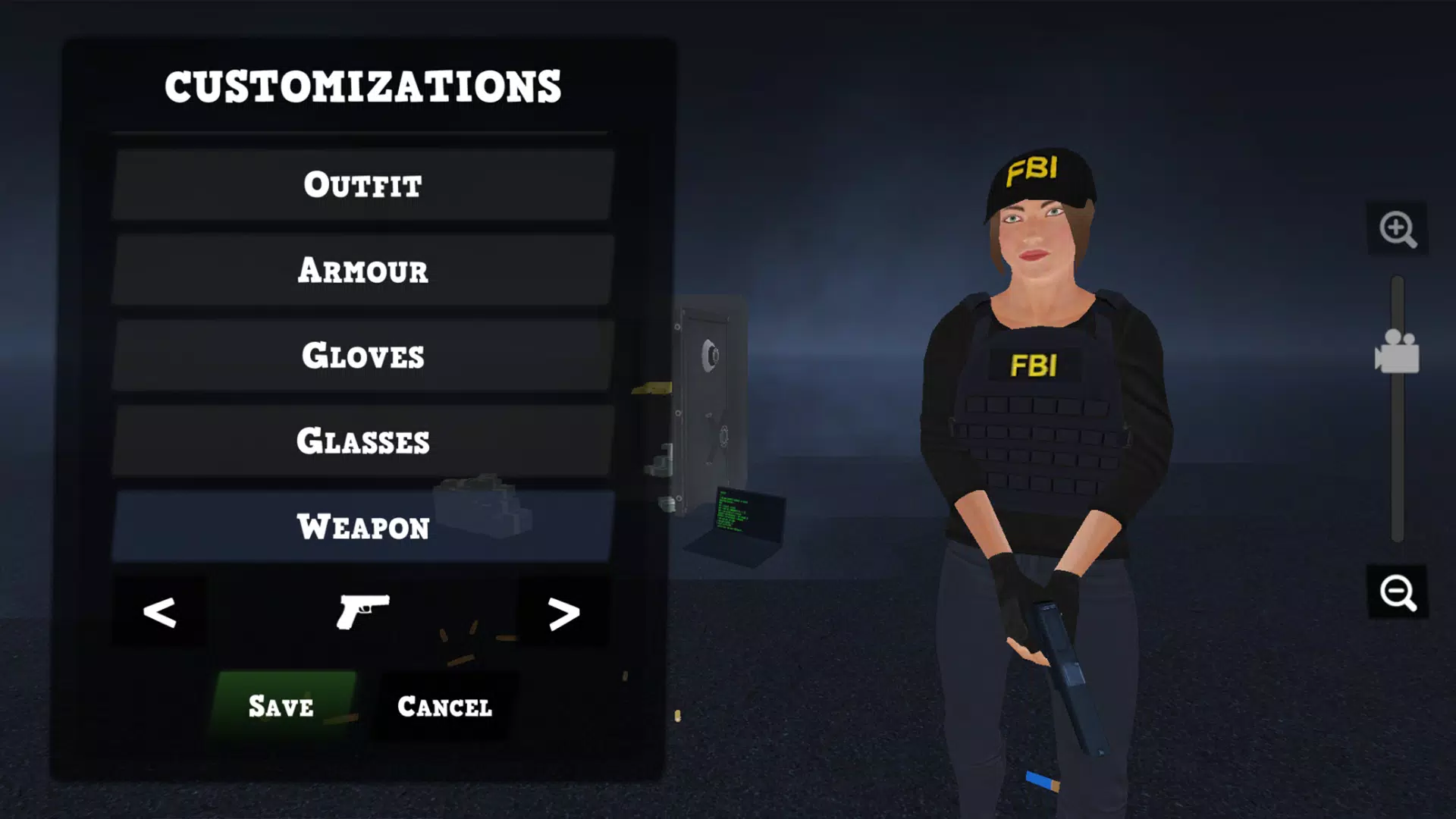Switch to the Armour customization category
This screenshot has height=819, width=1456.
[362, 271]
